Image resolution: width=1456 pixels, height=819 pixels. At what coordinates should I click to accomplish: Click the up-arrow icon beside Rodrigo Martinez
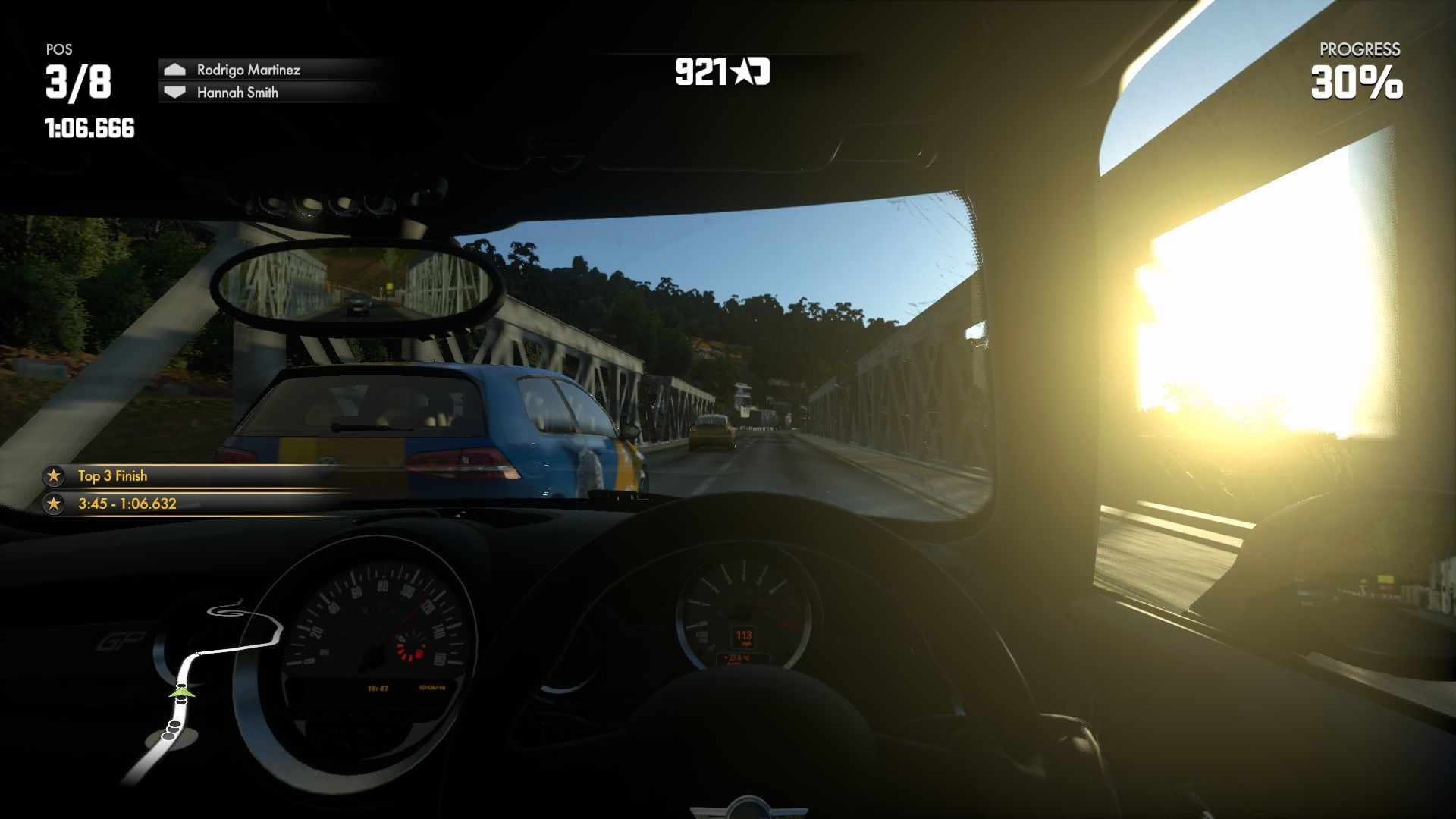[175, 69]
